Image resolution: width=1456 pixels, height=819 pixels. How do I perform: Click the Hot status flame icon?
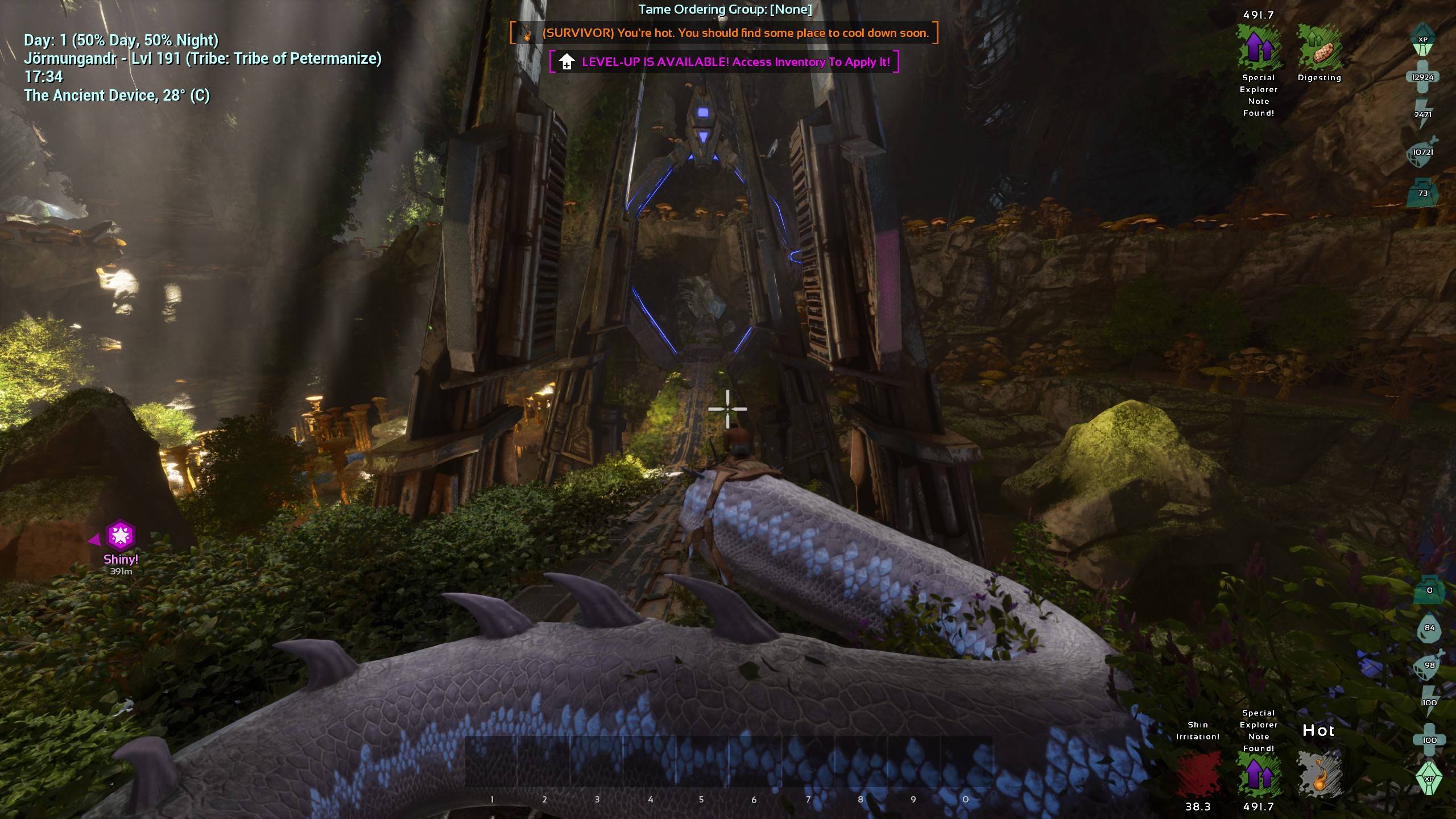point(1319,774)
